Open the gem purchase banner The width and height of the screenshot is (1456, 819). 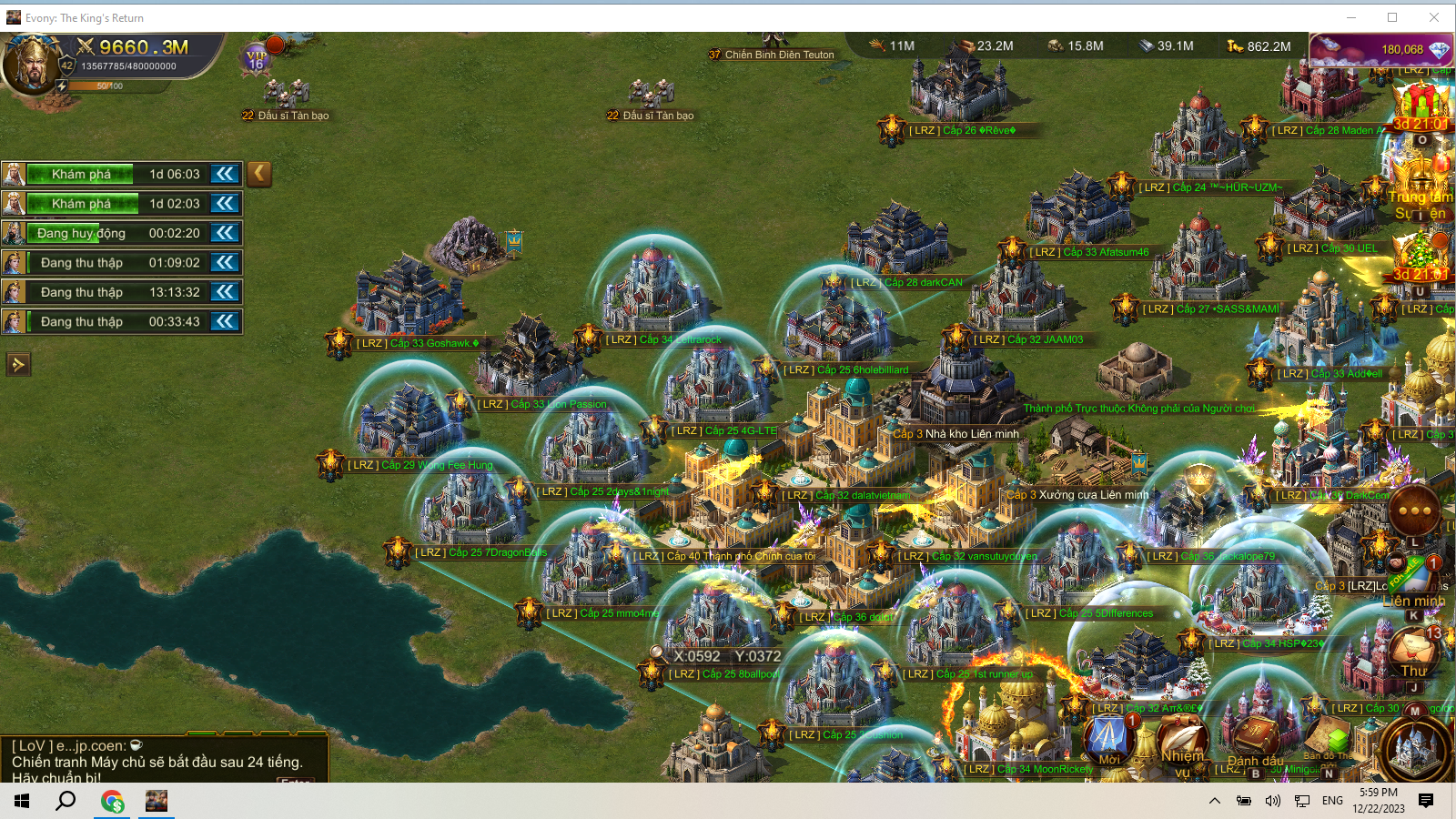click(x=1380, y=49)
